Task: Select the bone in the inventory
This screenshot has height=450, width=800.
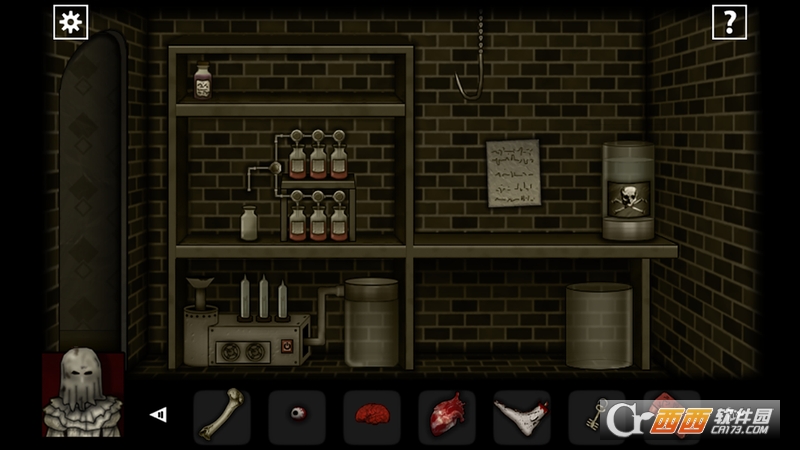Action: click(x=221, y=416)
